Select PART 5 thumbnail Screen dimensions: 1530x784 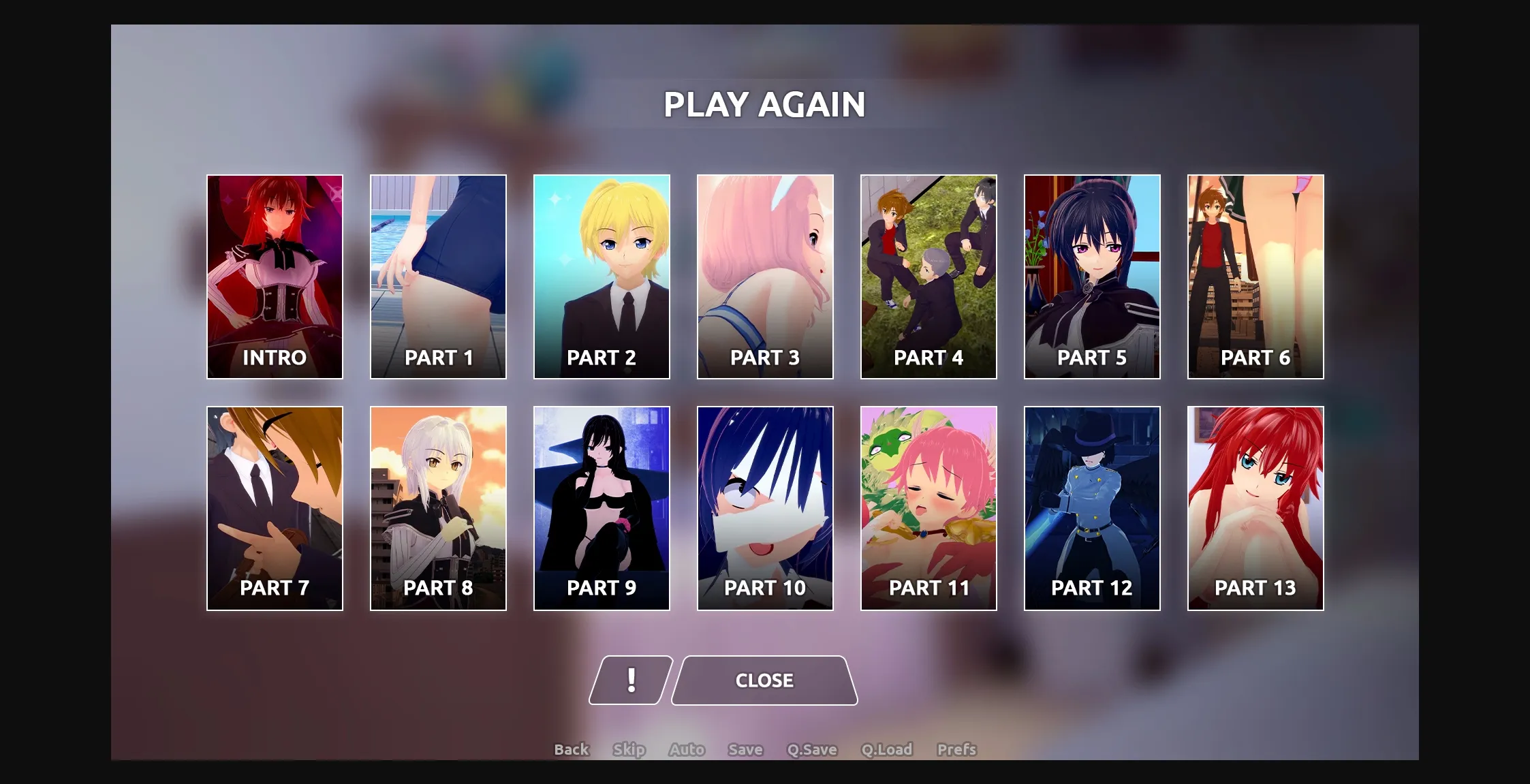point(1092,275)
